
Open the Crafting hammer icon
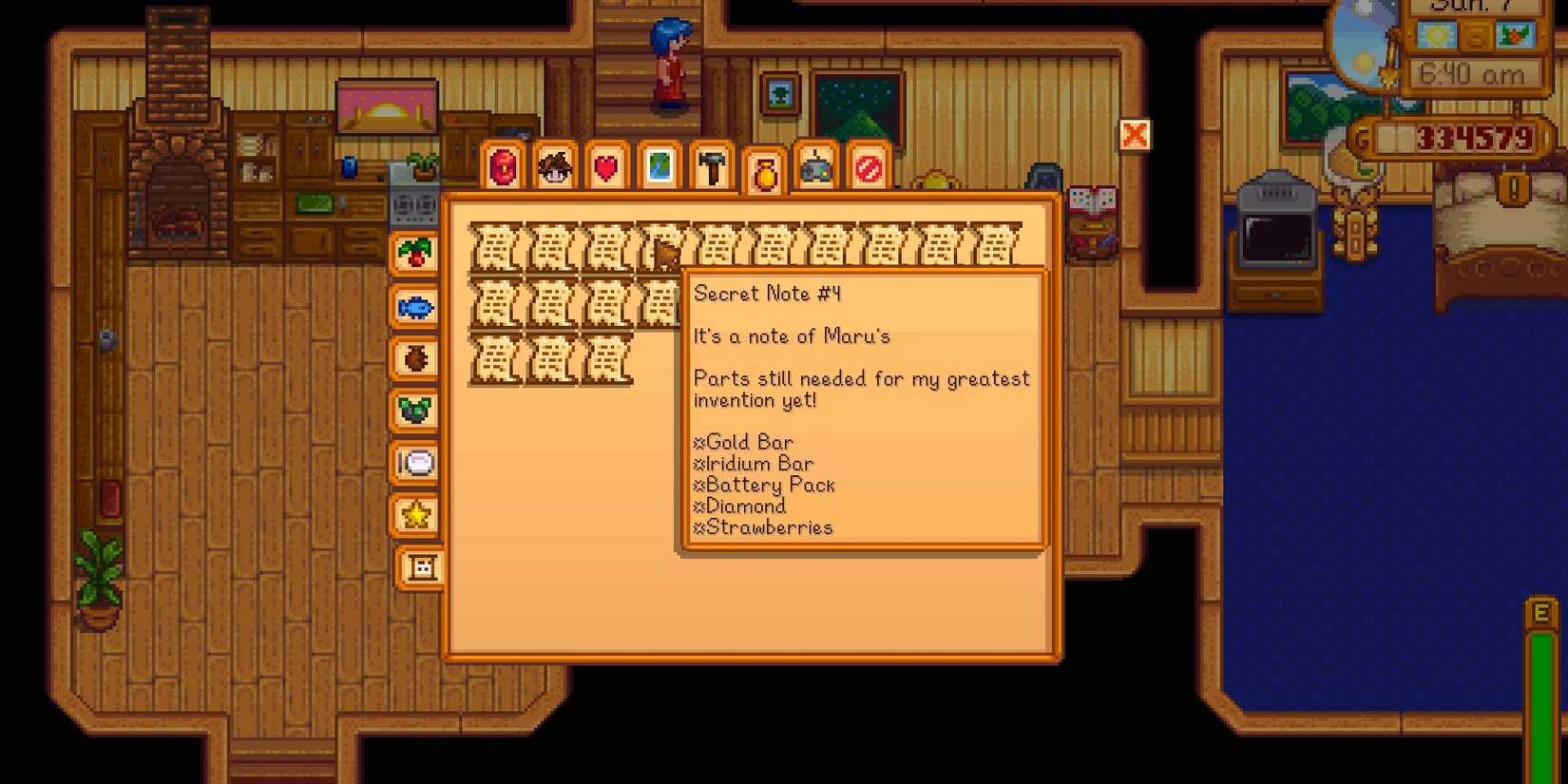pos(712,166)
